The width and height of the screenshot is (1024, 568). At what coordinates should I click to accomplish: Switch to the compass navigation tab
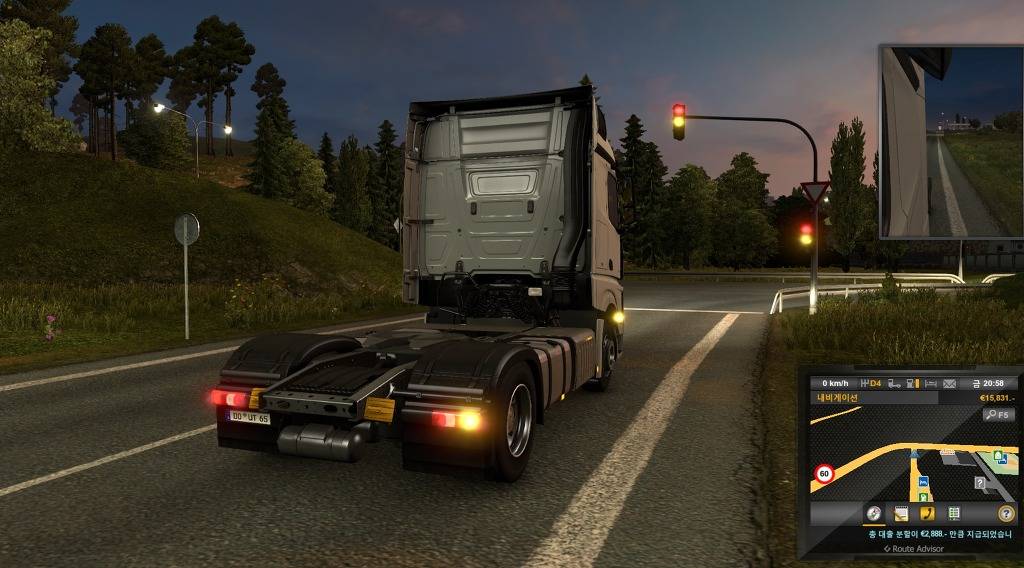coord(874,513)
